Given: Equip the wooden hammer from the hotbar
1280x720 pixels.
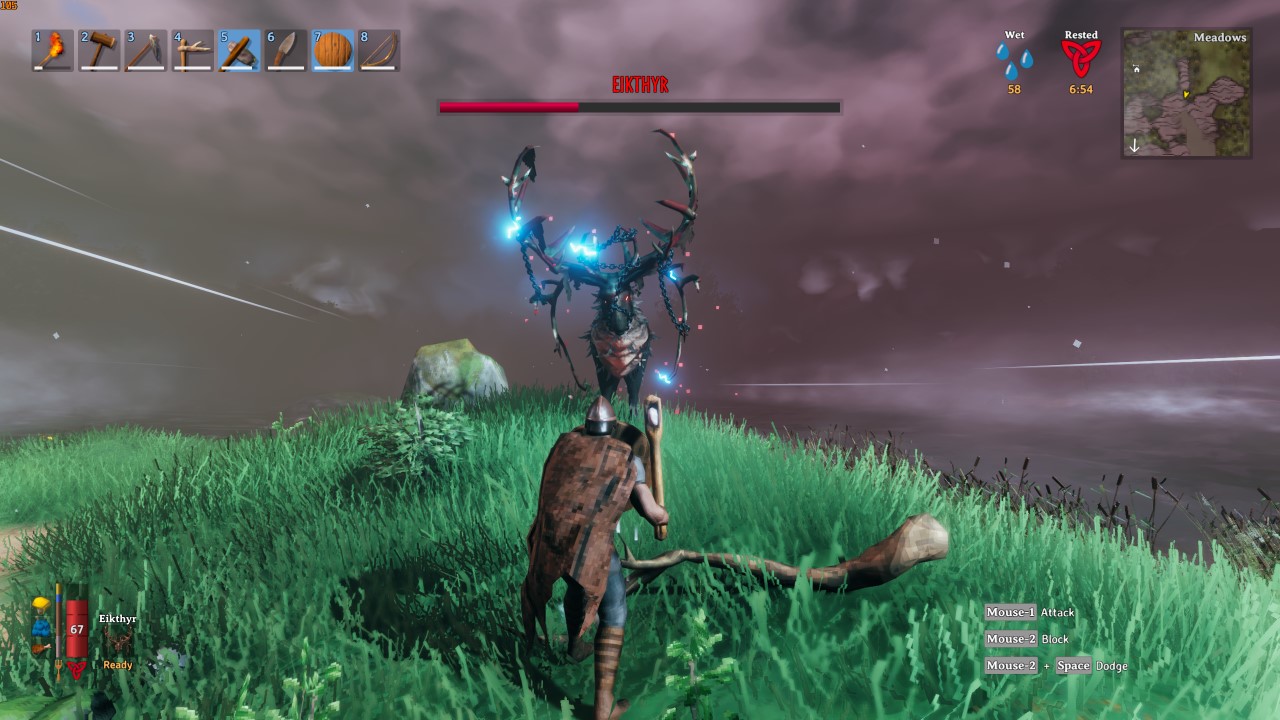Looking at the screenshot, I should click(x=99, y=50).
